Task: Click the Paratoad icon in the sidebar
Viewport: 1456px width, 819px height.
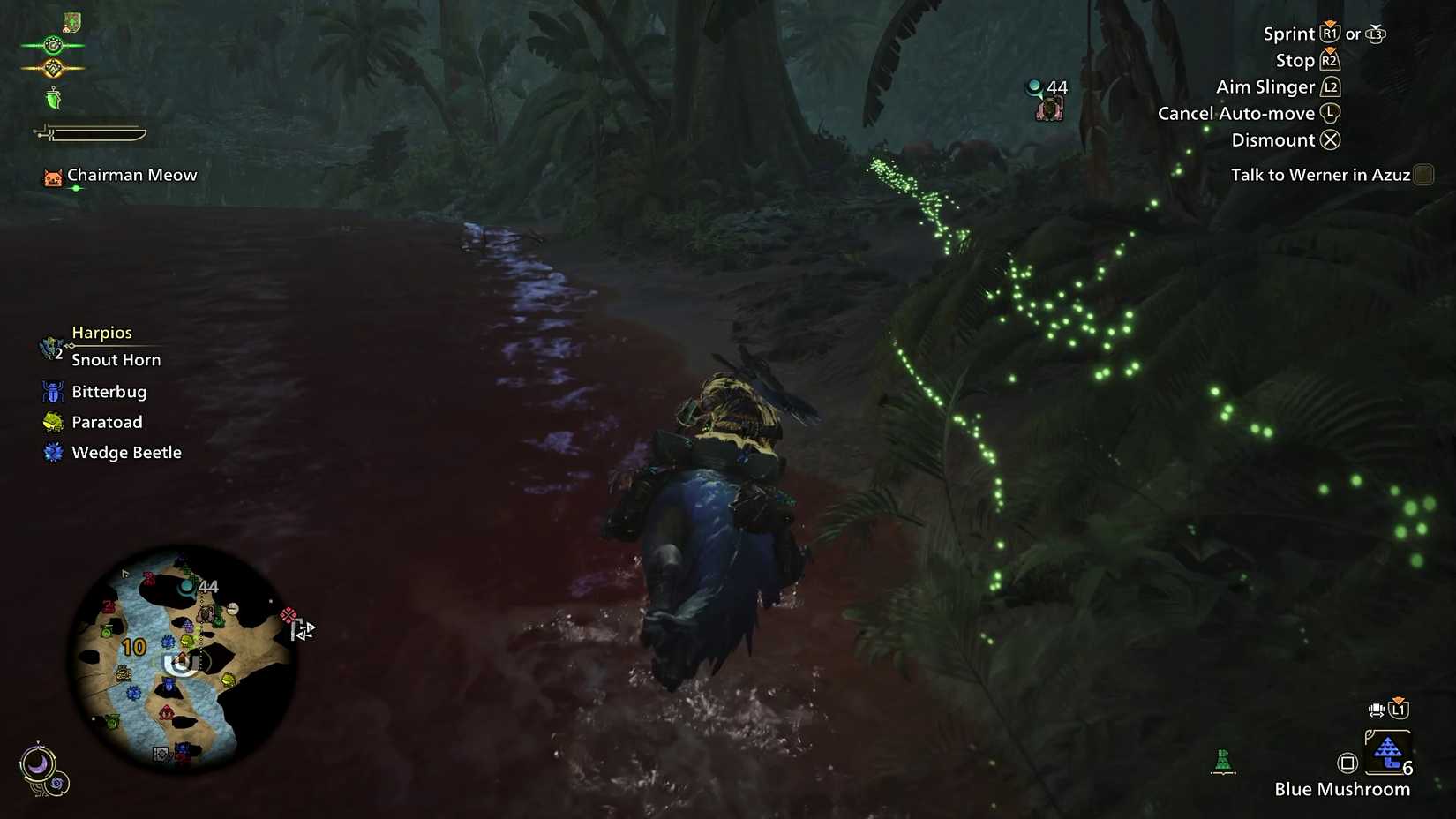Action: 53,422
